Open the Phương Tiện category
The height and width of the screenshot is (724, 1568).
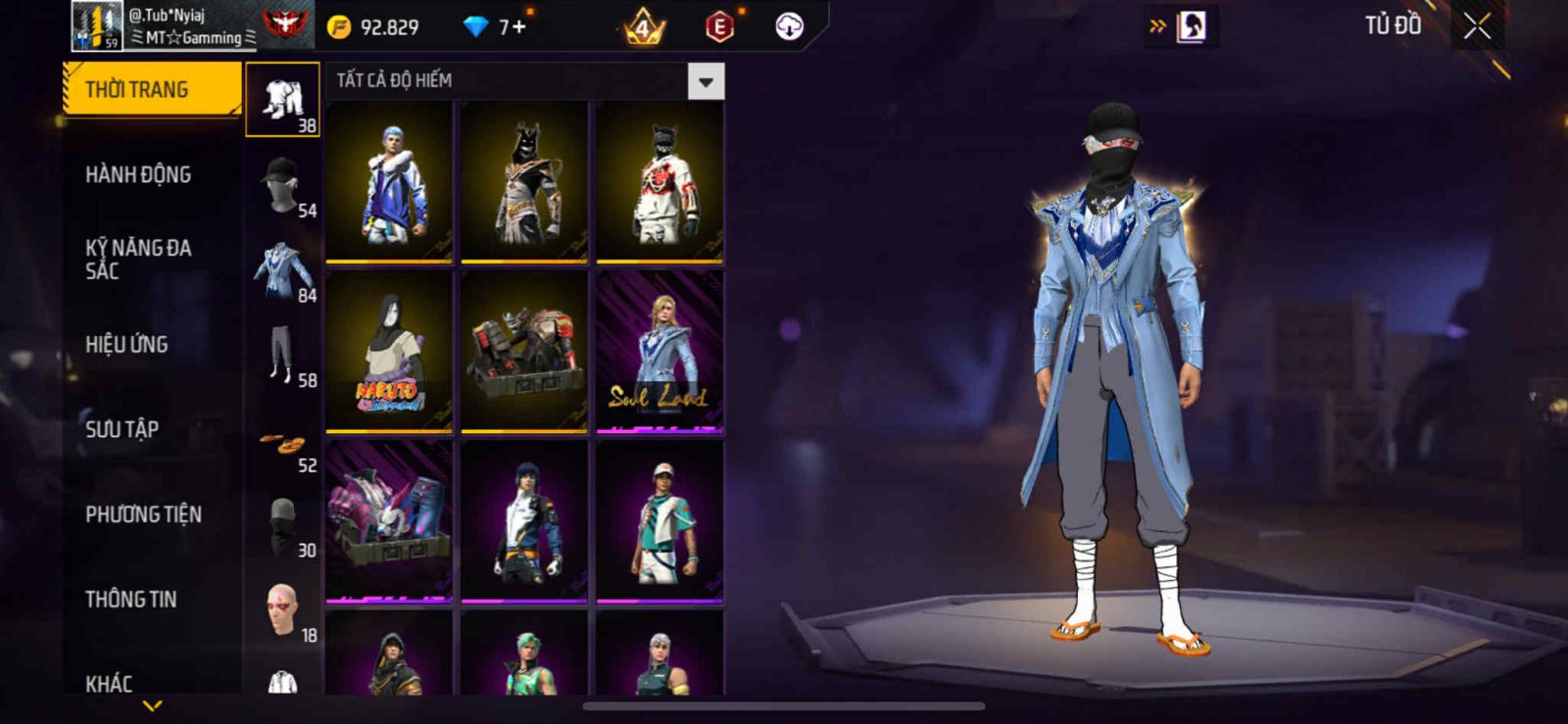click(143, 514)
